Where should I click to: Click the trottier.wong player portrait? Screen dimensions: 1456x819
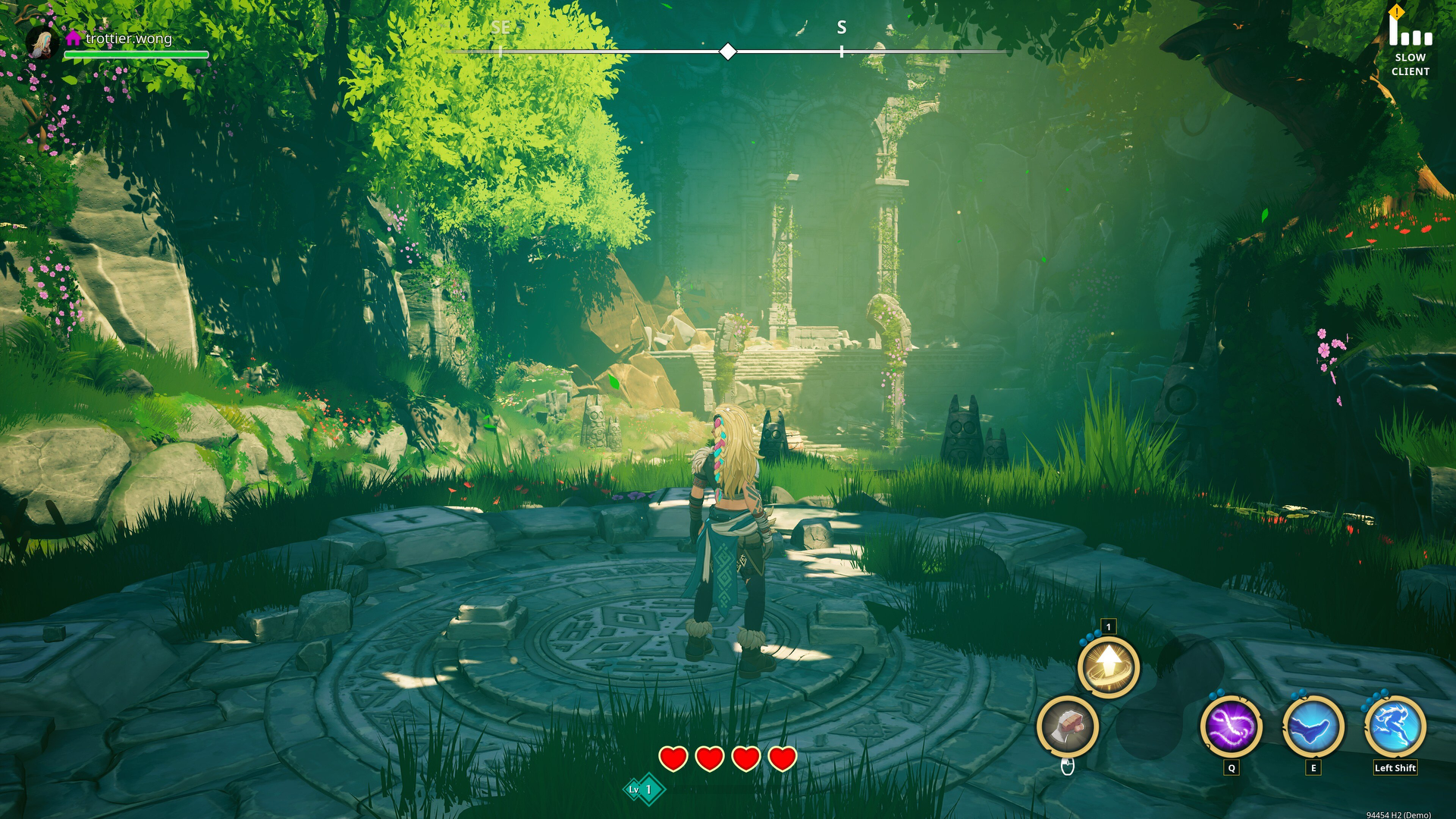(42, 42)
